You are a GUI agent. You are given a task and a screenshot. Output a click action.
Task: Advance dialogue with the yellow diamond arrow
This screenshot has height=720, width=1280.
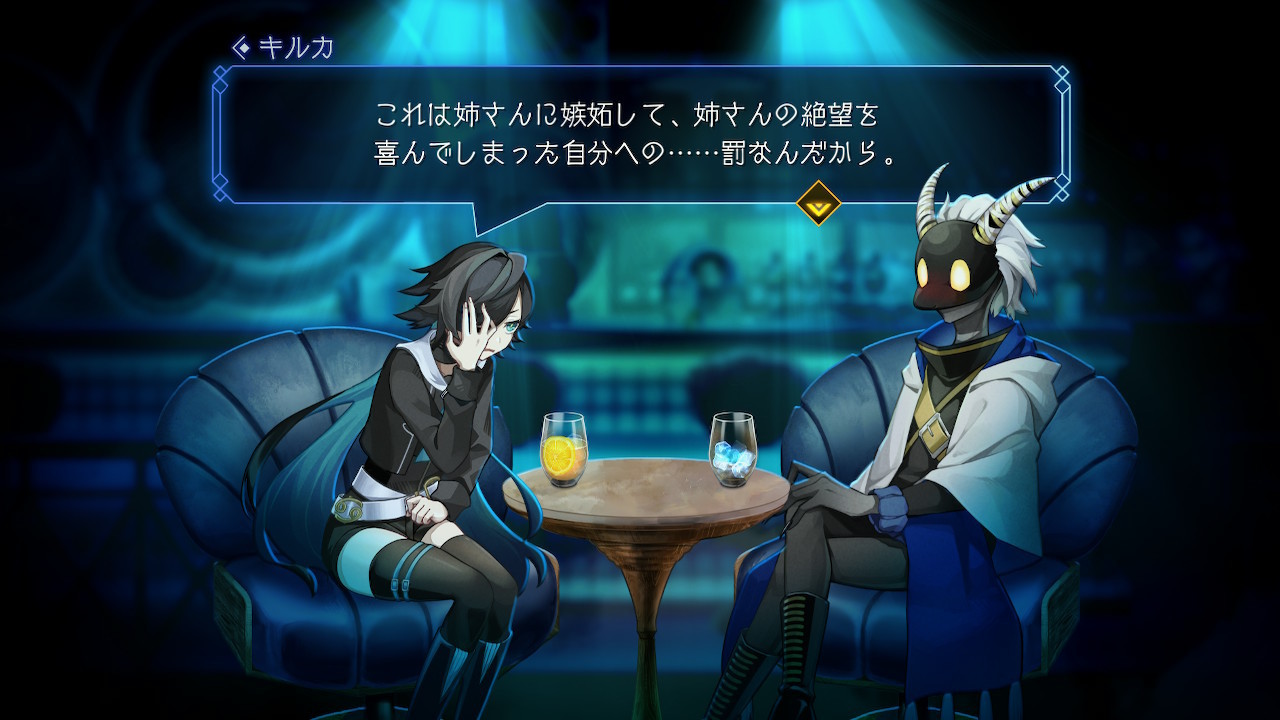click(817, 203)
